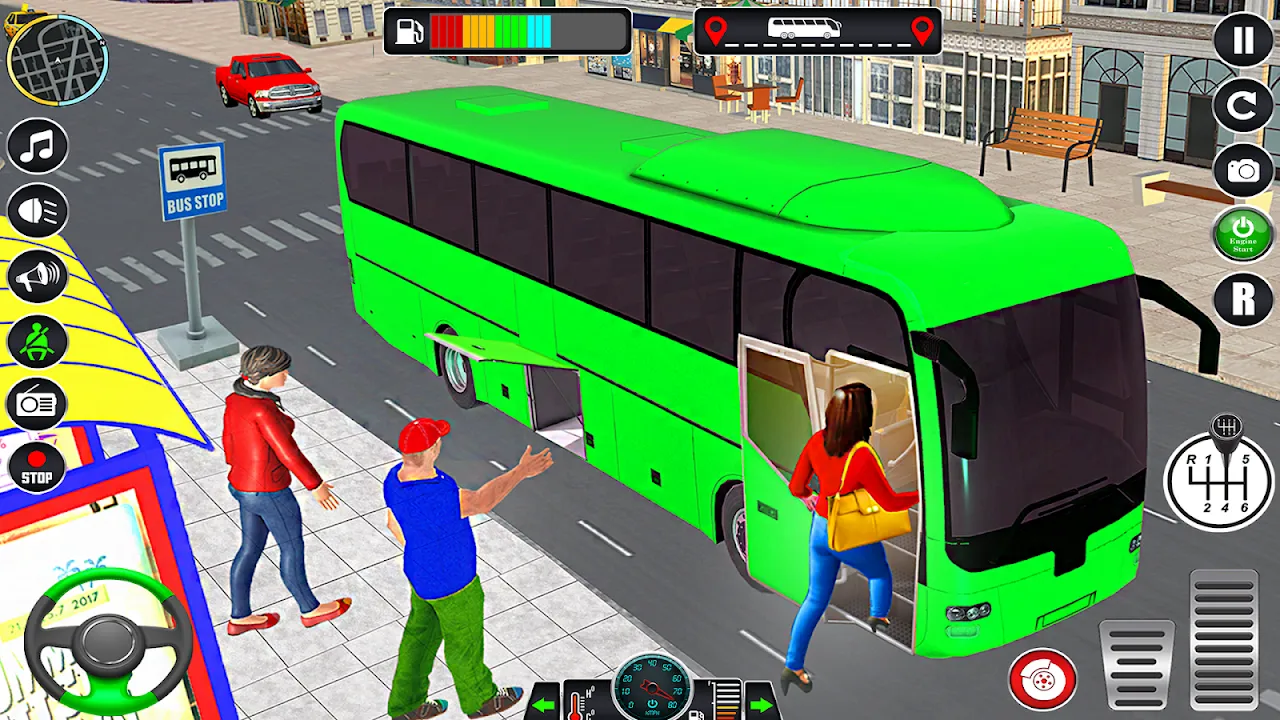This screenshot has width=1280, height=720.
Task: Click the restart arrow button
Action: (x=1243, y=105)
